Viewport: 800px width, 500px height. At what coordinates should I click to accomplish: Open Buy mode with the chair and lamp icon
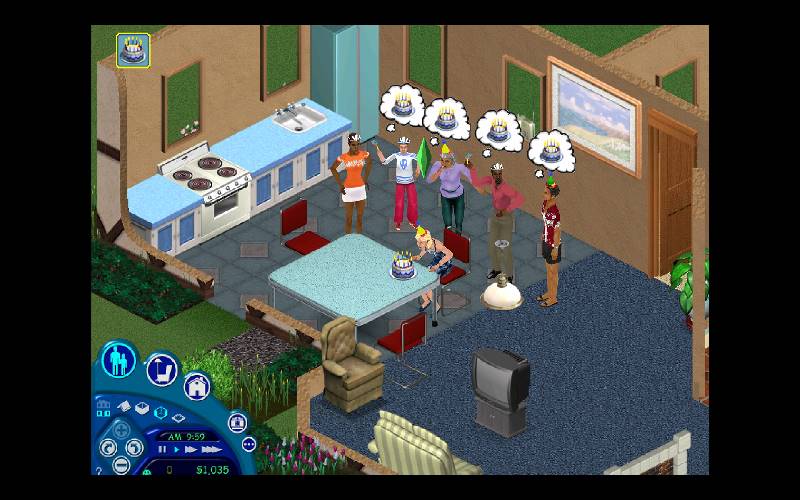(162, 369)
